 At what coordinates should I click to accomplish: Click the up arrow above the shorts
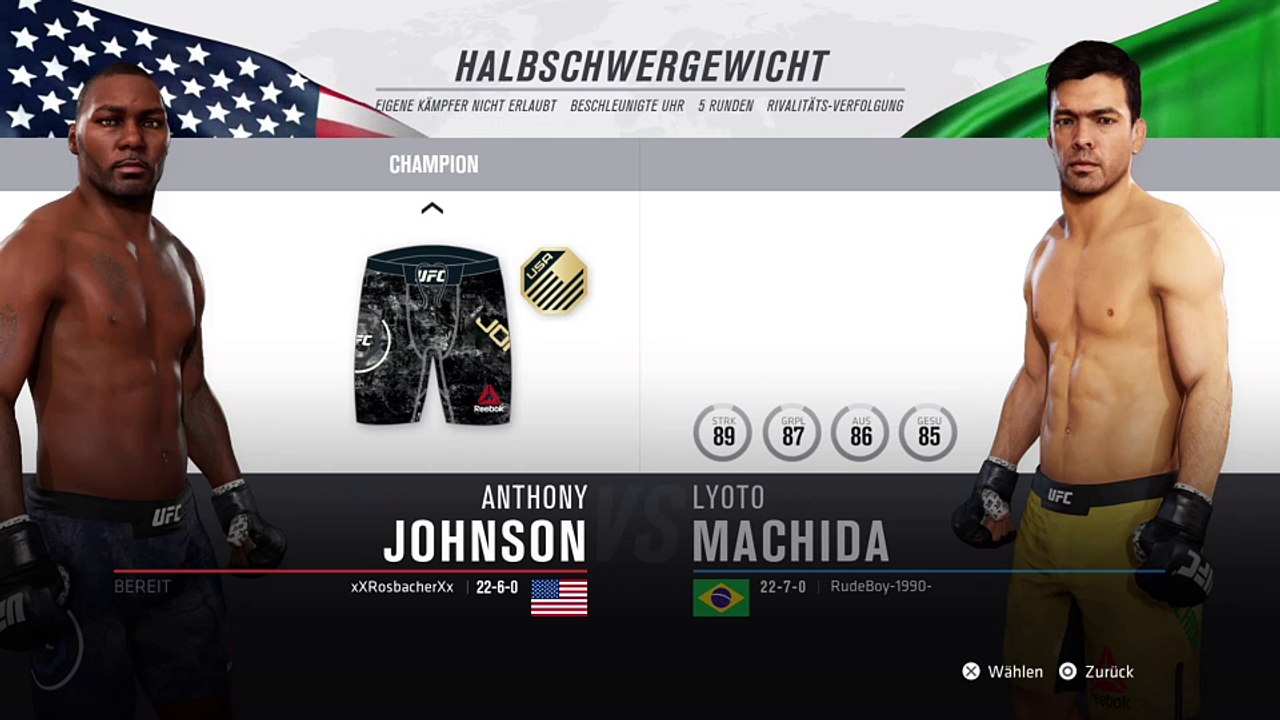(432, 208)
